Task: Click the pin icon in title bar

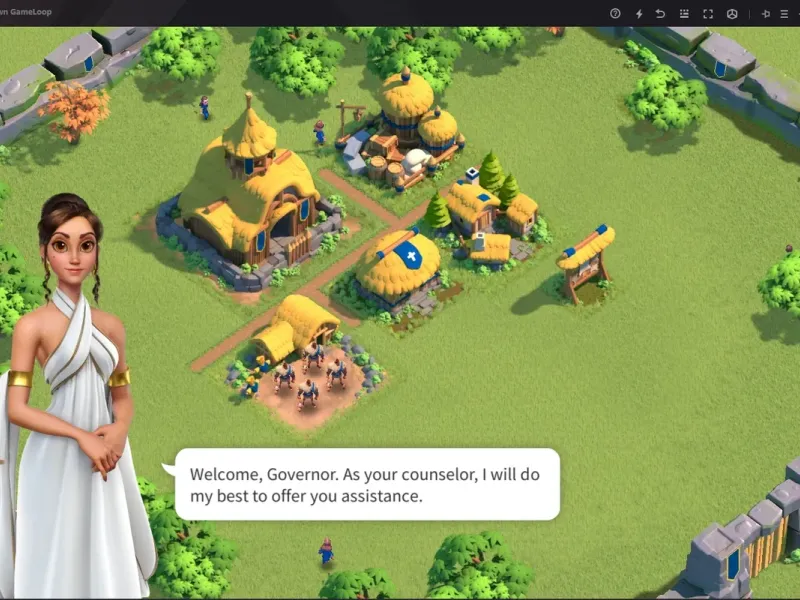Action: (x=766, y=13)
